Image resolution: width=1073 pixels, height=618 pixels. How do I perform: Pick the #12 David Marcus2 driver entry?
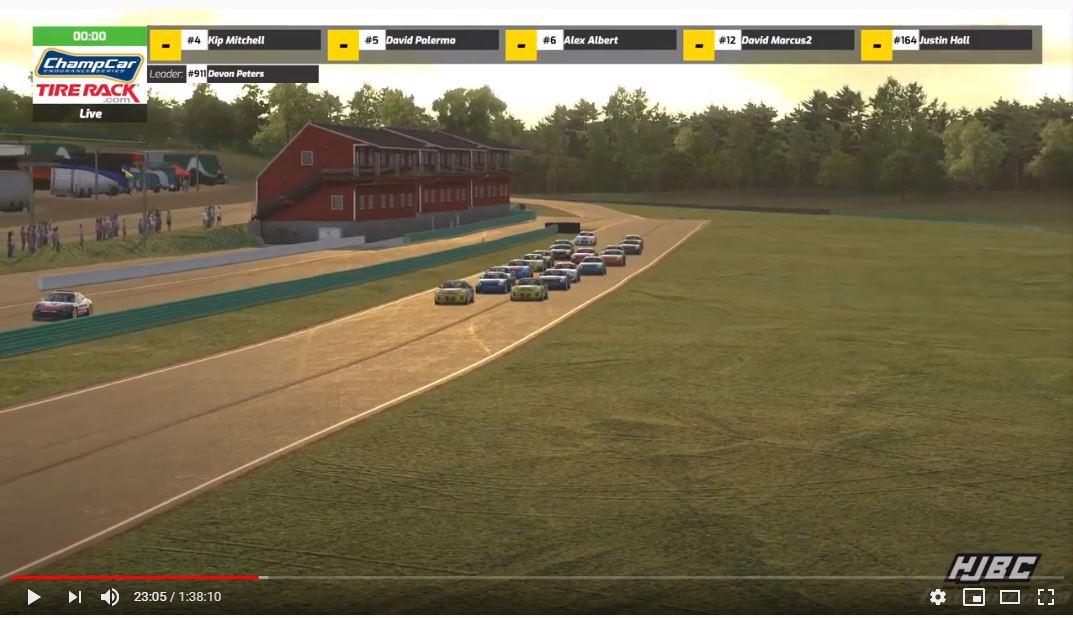click(783, 41)
